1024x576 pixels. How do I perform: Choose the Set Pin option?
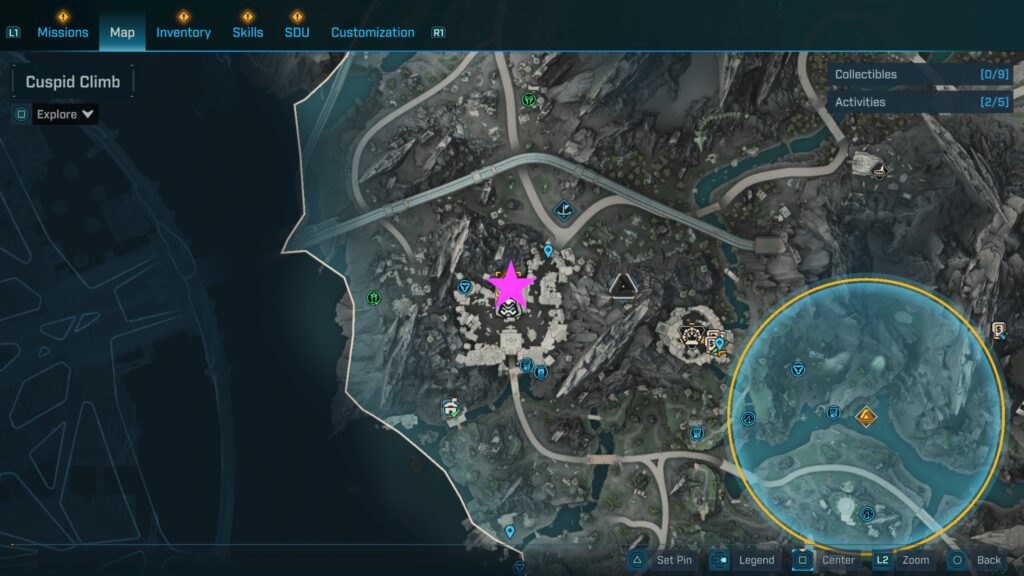click(662, 560)
